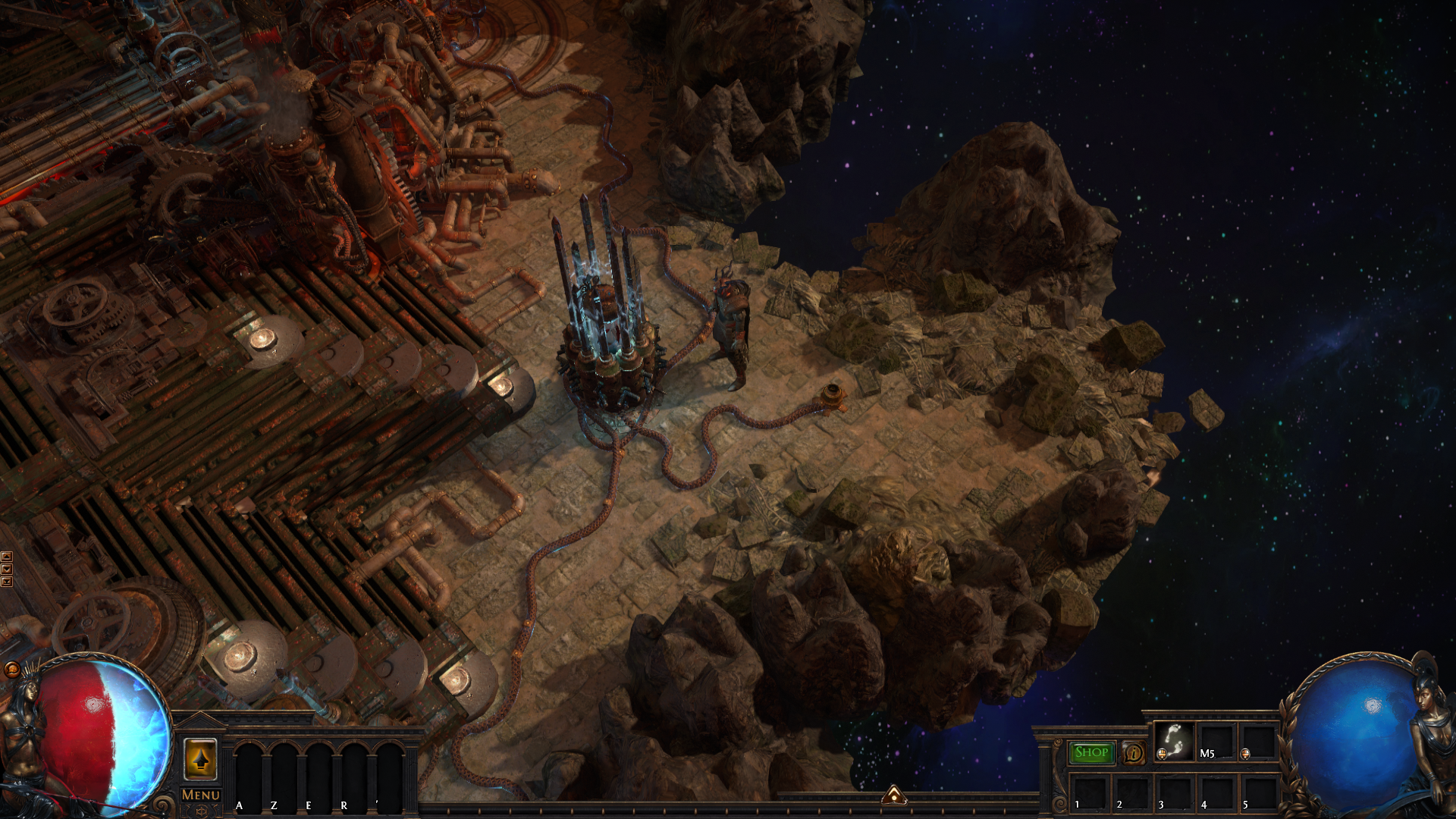Click the chat scroll-to-bottom arrow button
Image resolution: width=1456 pixels, height=819 pixels.
(7, 582)
